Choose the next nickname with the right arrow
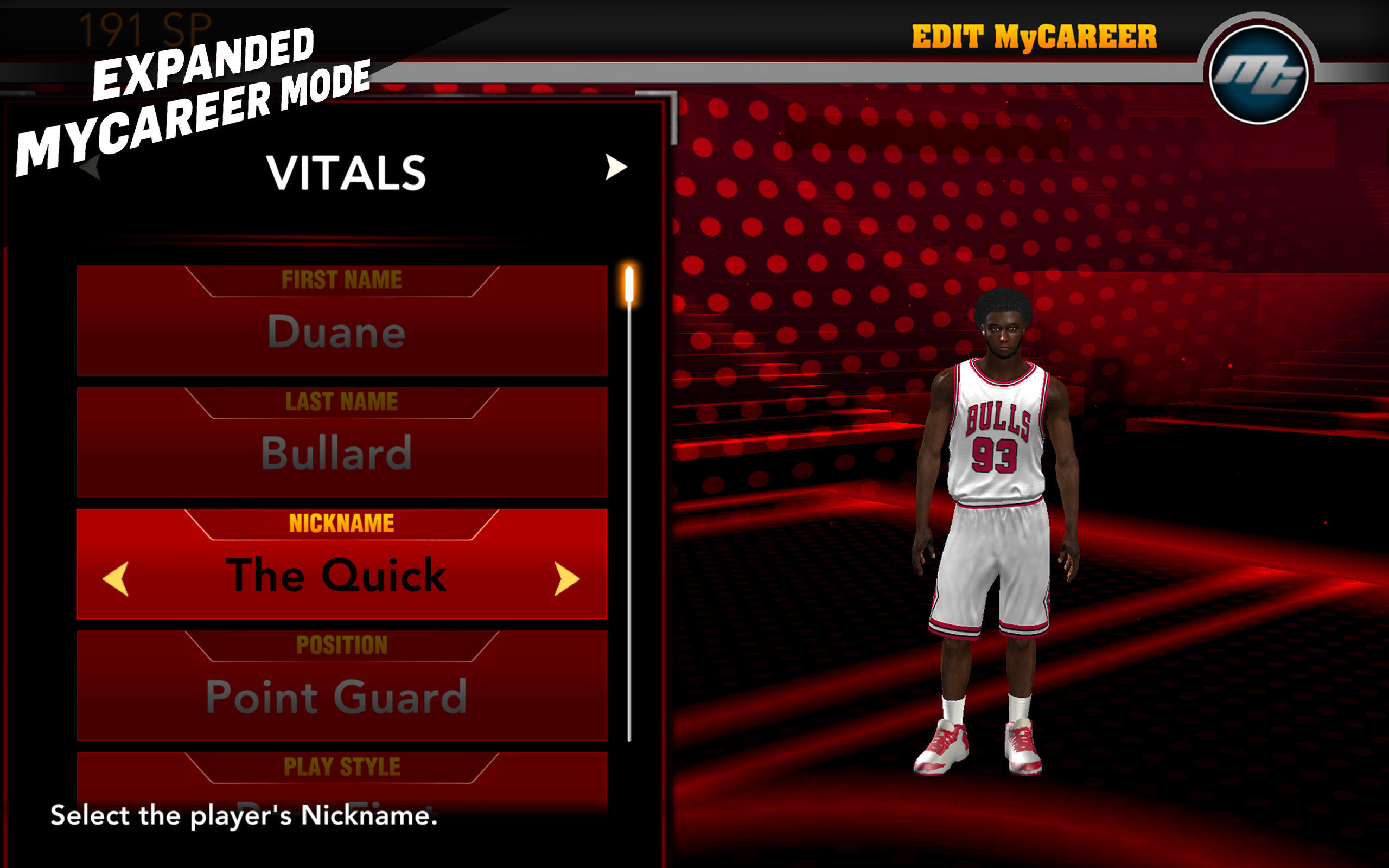 566,578
